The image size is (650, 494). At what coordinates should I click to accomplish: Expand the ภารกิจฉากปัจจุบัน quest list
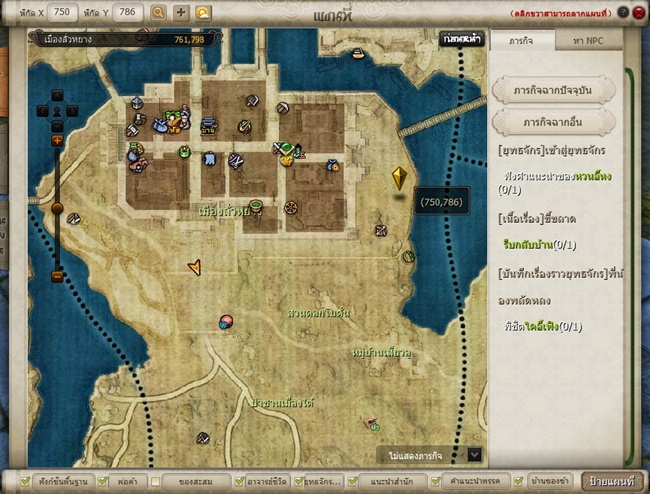tap(554, 90)
